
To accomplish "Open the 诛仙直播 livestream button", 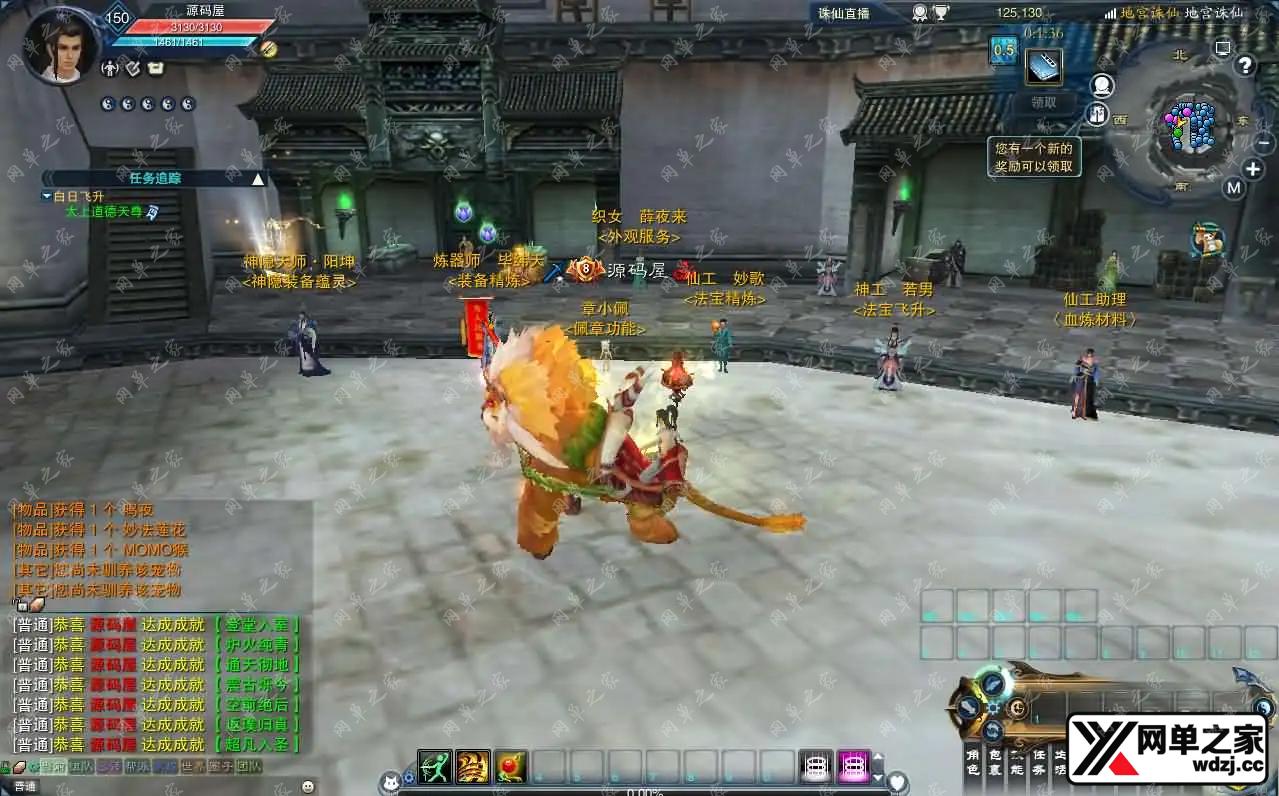I will point(844,13).
